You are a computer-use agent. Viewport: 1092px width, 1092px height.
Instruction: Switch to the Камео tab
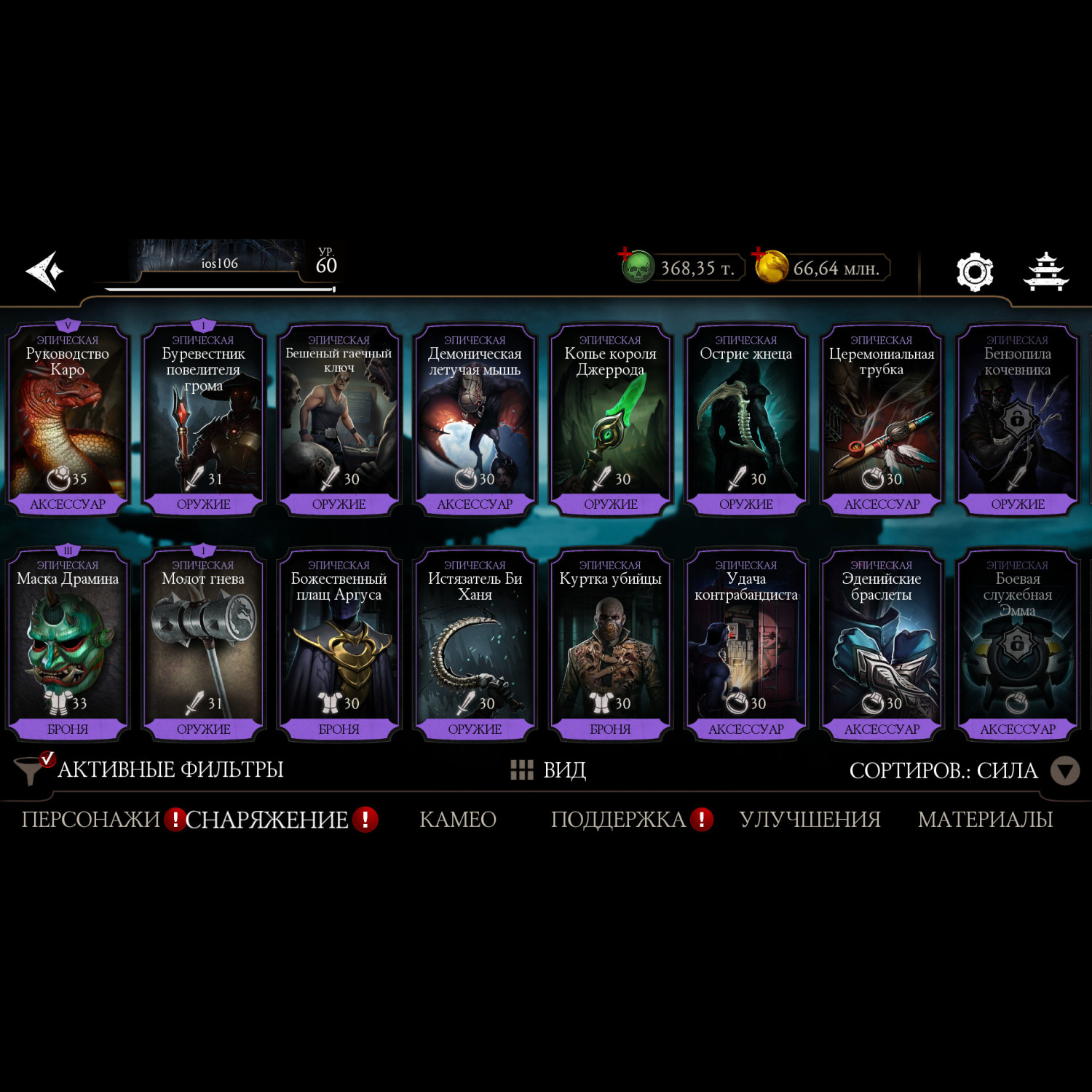pos(458,820)
